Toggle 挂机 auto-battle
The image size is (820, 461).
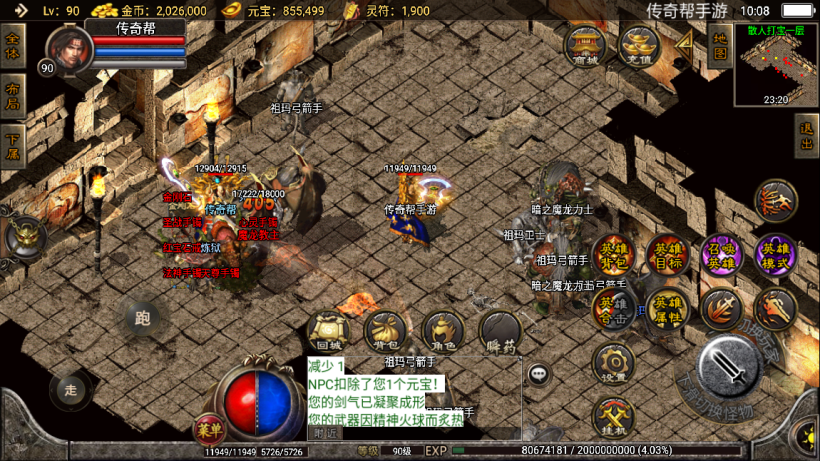tap(613, 418)
